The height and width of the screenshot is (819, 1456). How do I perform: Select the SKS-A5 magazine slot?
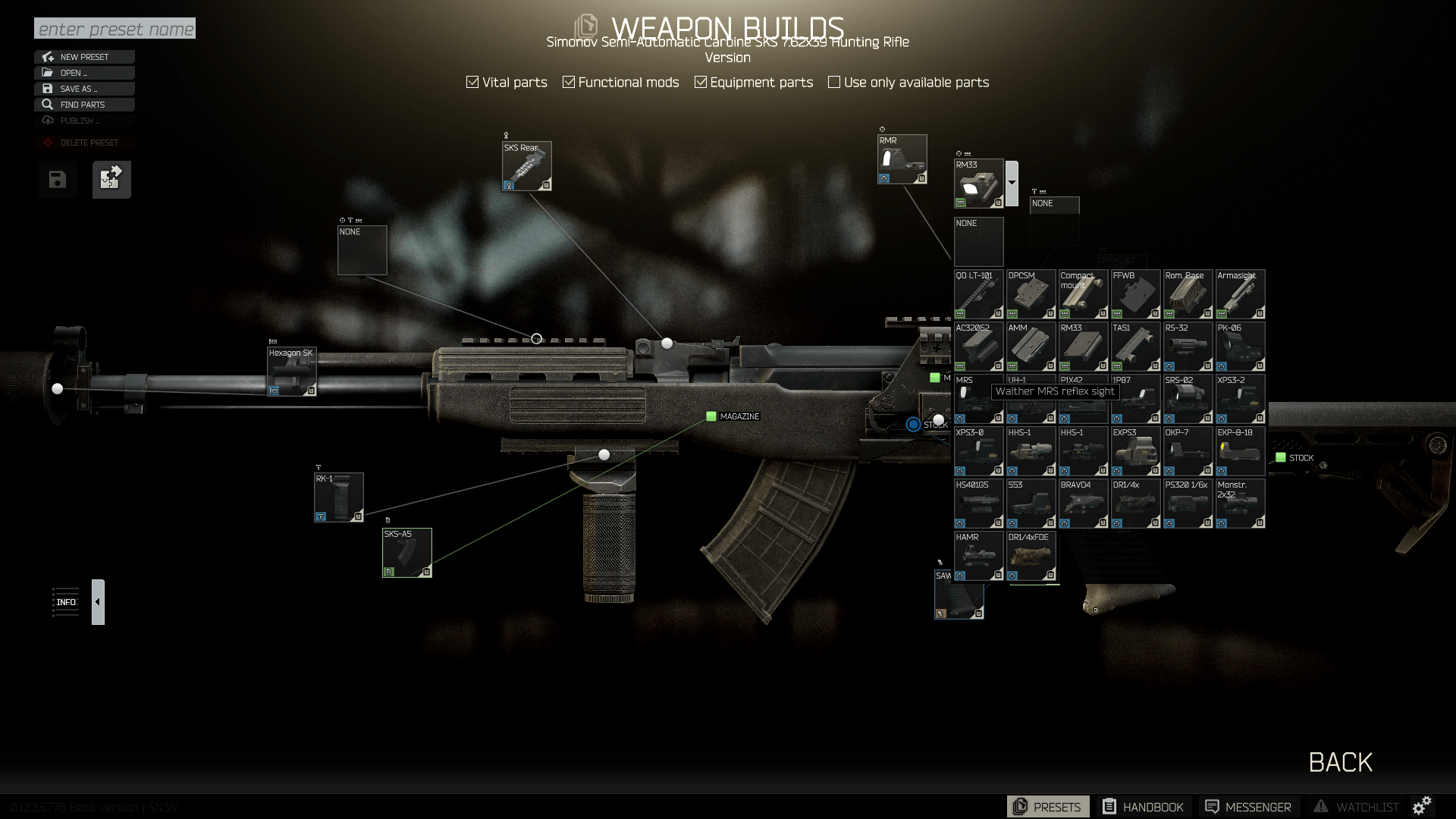[407, 553]
